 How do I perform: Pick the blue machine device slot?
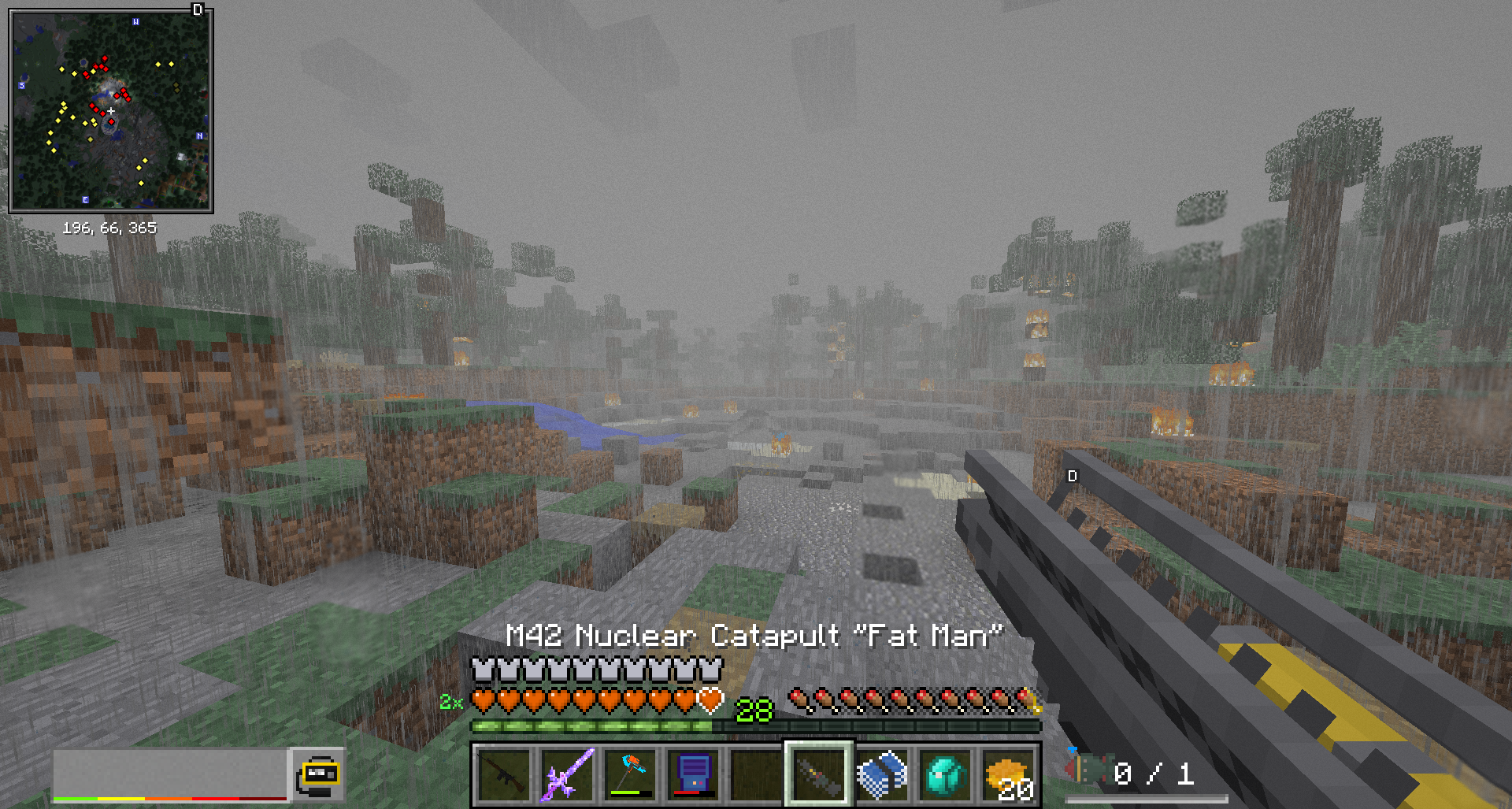click(x=693, y=775)
